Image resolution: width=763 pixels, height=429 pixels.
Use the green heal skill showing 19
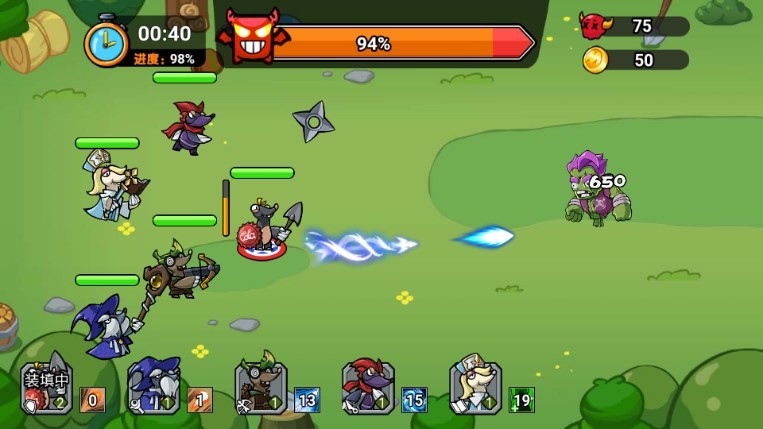pyautogui.click(x=521, y=400)
